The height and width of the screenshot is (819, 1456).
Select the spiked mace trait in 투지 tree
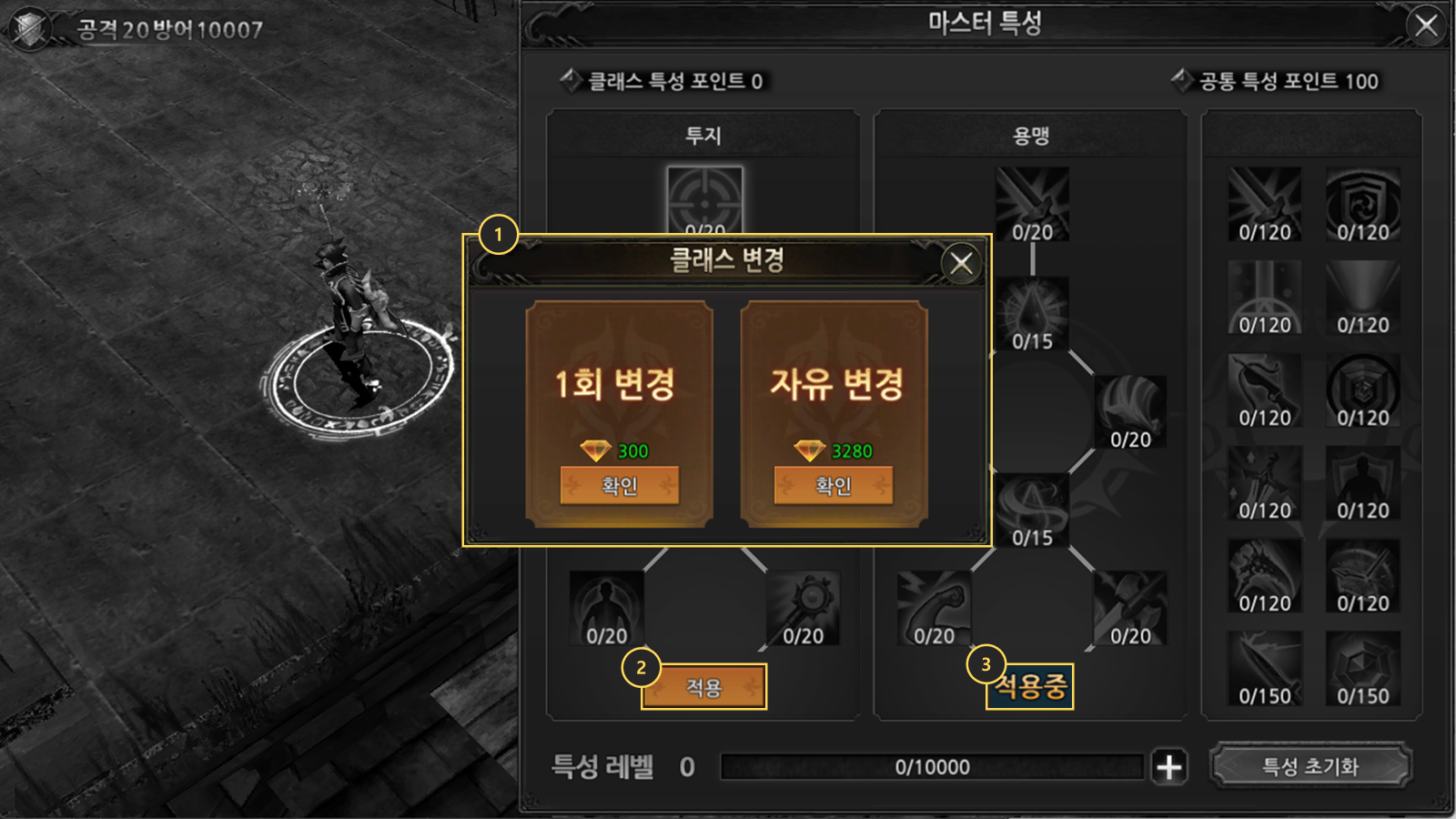803,607
